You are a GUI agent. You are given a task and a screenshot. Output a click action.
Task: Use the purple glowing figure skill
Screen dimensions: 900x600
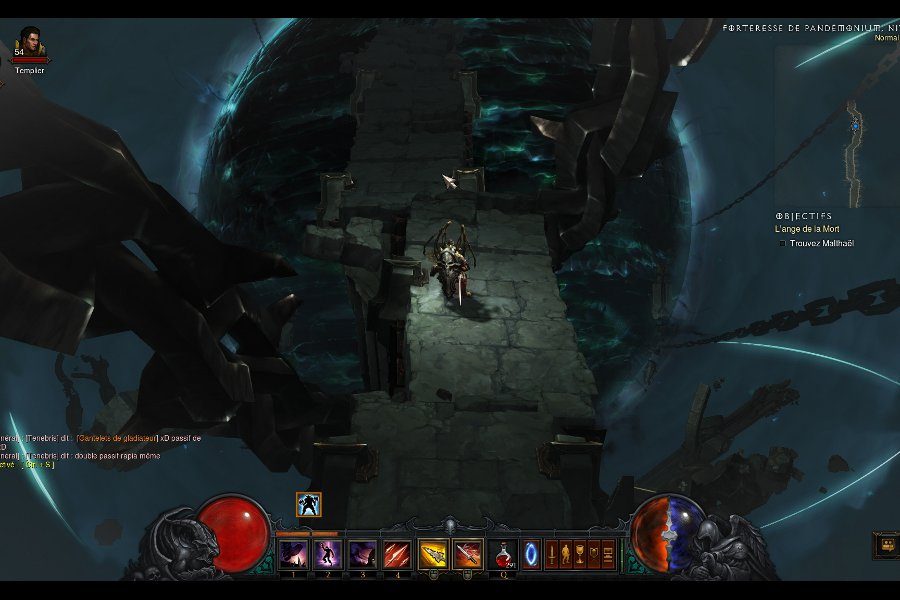pyautogui.click(x=328, y=553)
